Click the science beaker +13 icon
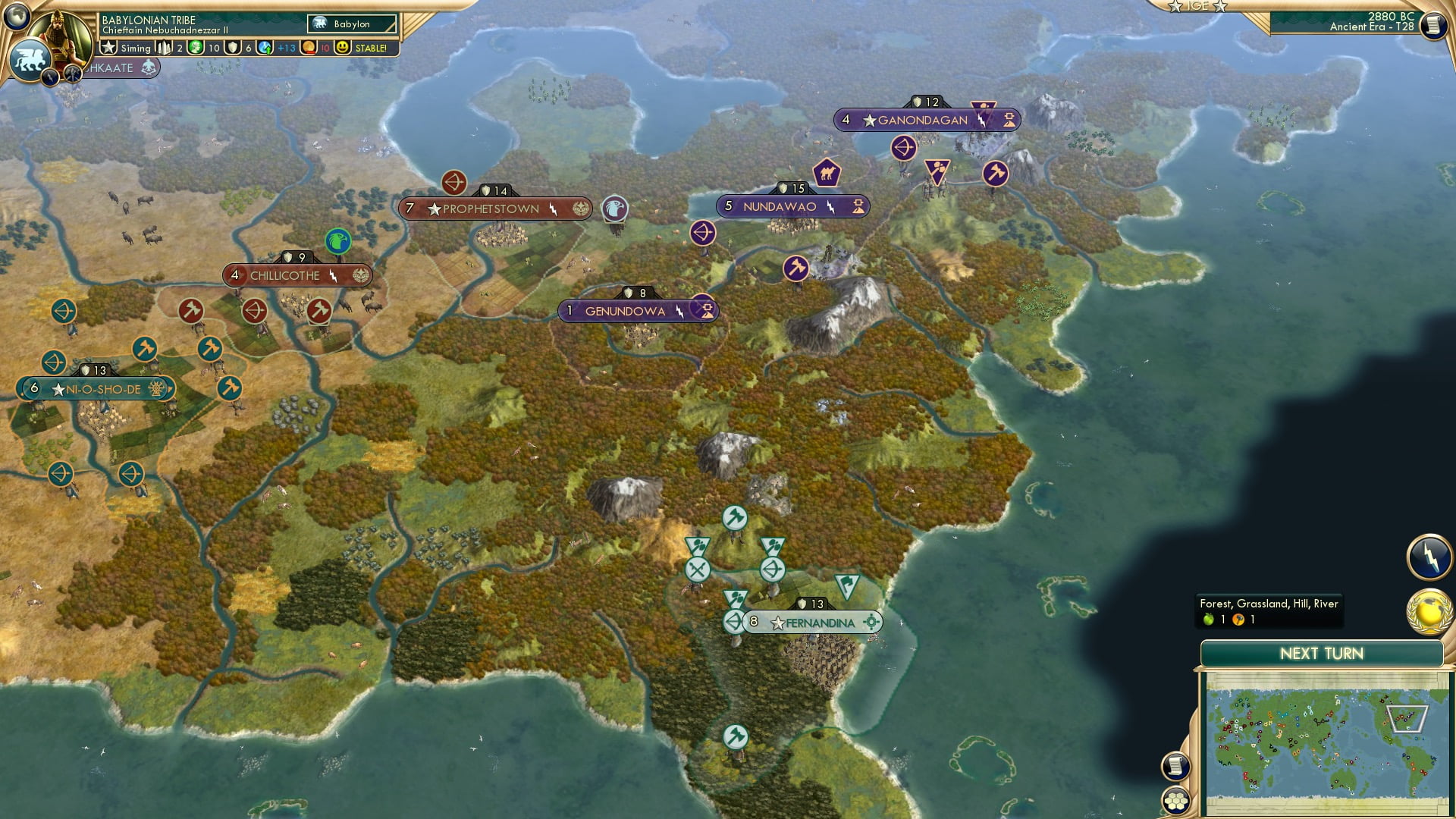Screen dimensions: 1456x819 click(x=263, y=47)
